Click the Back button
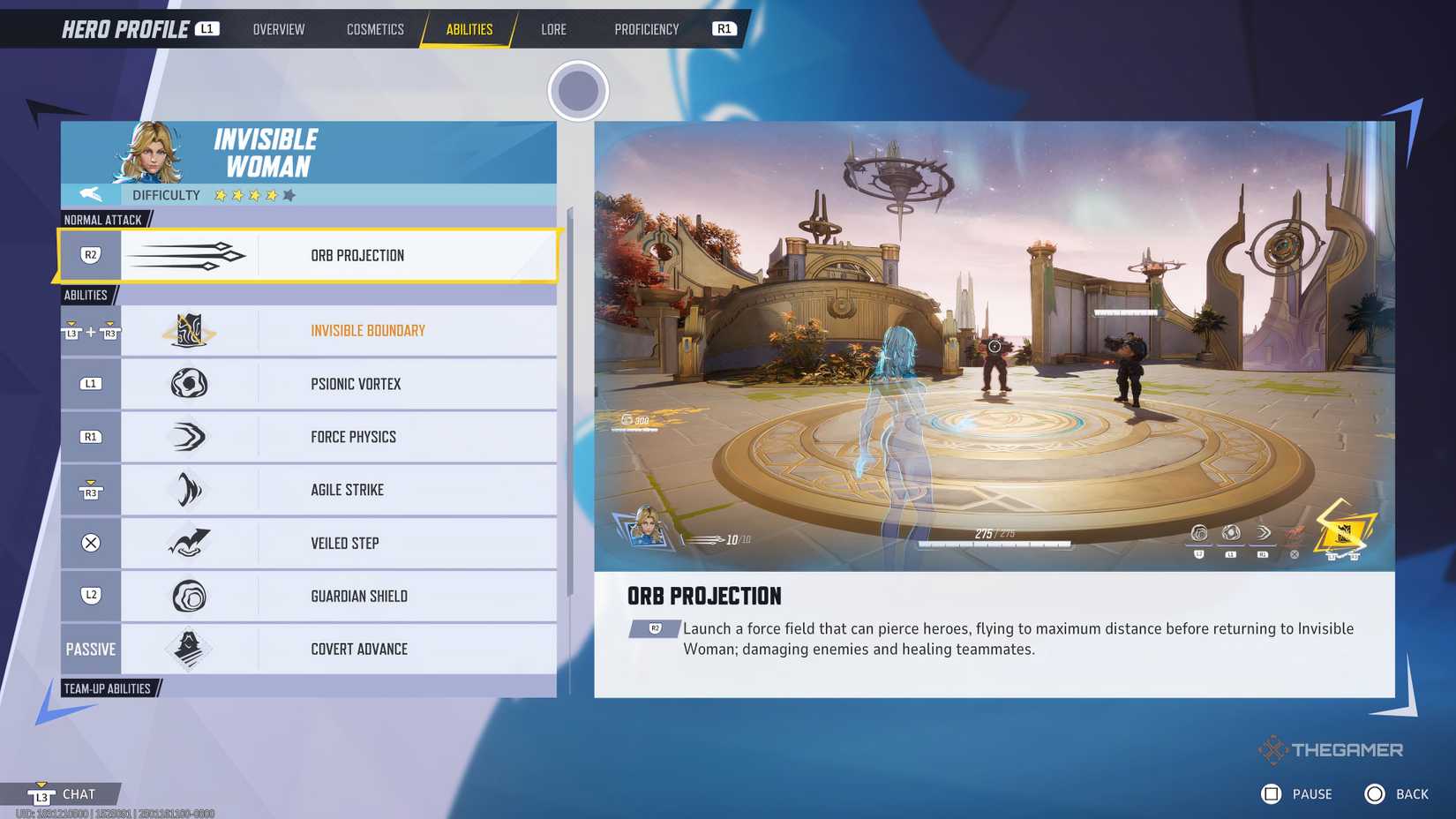The width and height of the screenshot is (1456, 819). [x=1399, y=793]
